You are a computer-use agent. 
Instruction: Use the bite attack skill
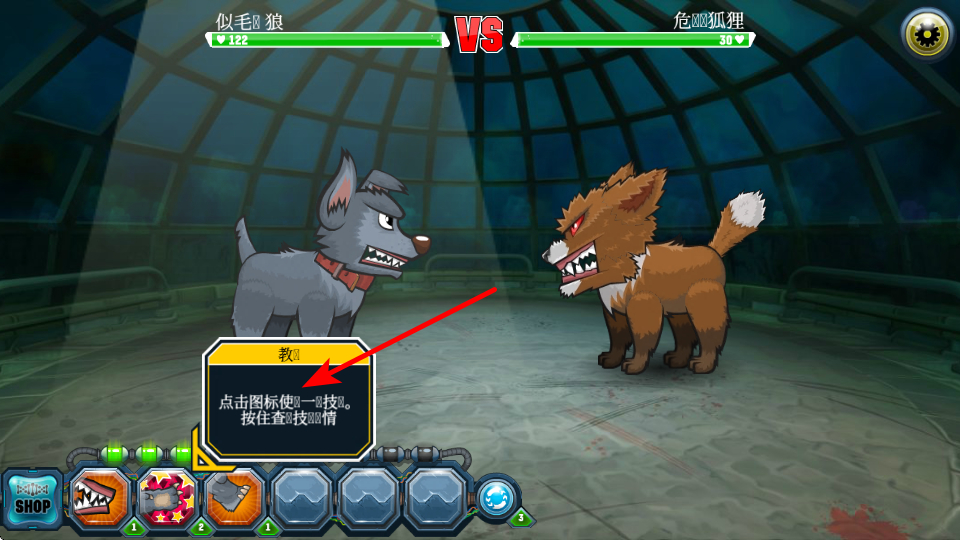pyautogui.click(x=100, y=497)
